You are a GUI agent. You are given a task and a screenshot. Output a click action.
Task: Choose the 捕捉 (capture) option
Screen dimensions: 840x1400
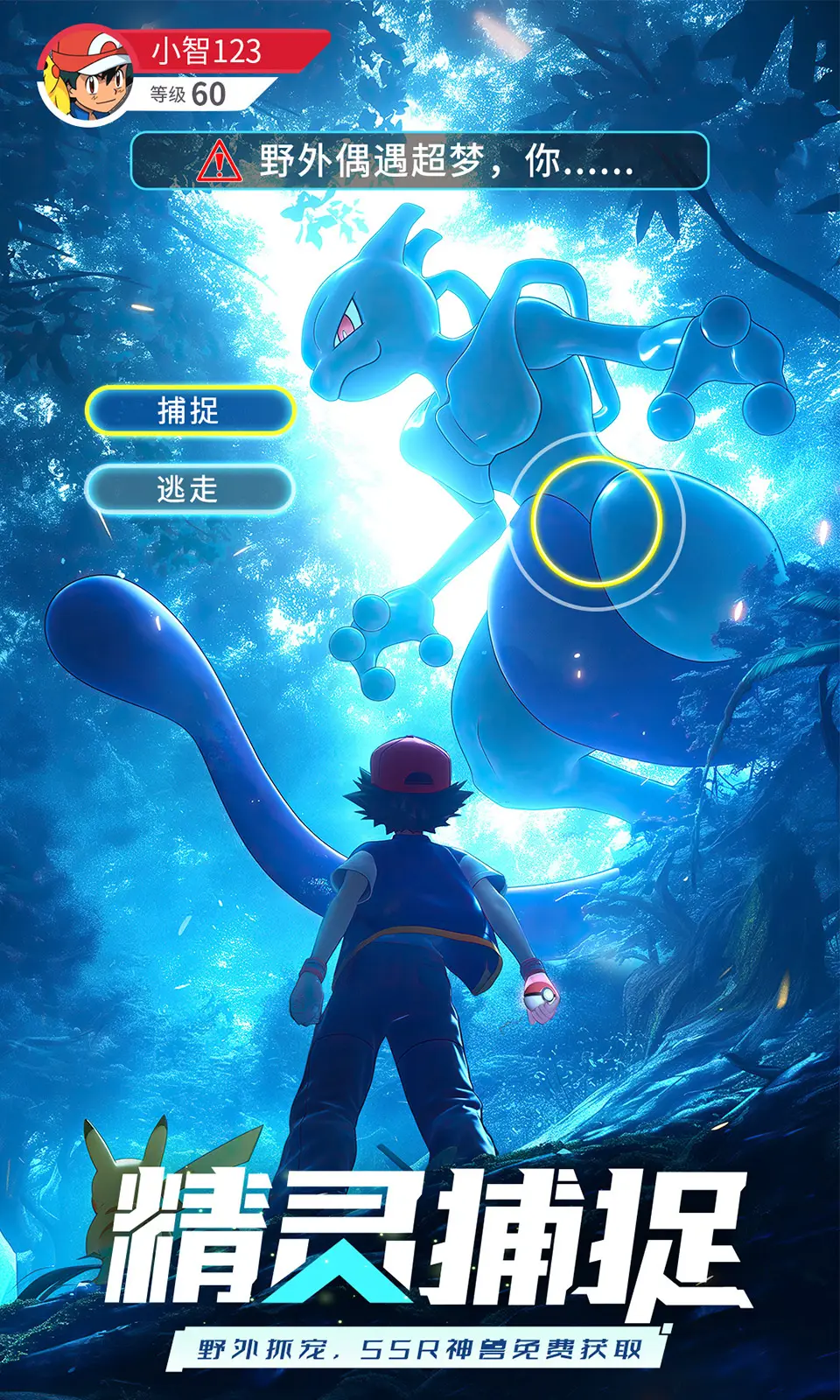click(189, 410)
